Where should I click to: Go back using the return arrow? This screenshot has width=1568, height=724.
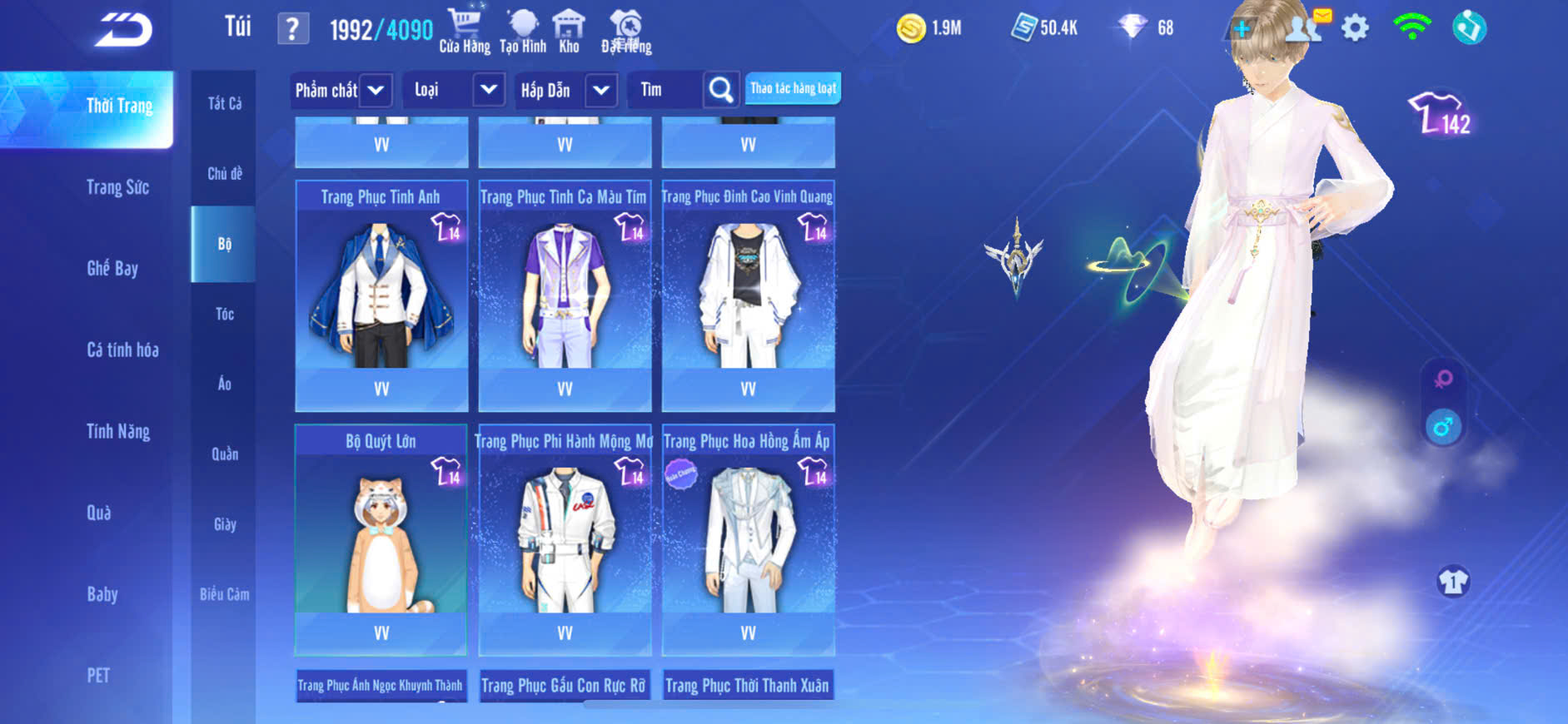pyautogui.click(x=123, y=30)
